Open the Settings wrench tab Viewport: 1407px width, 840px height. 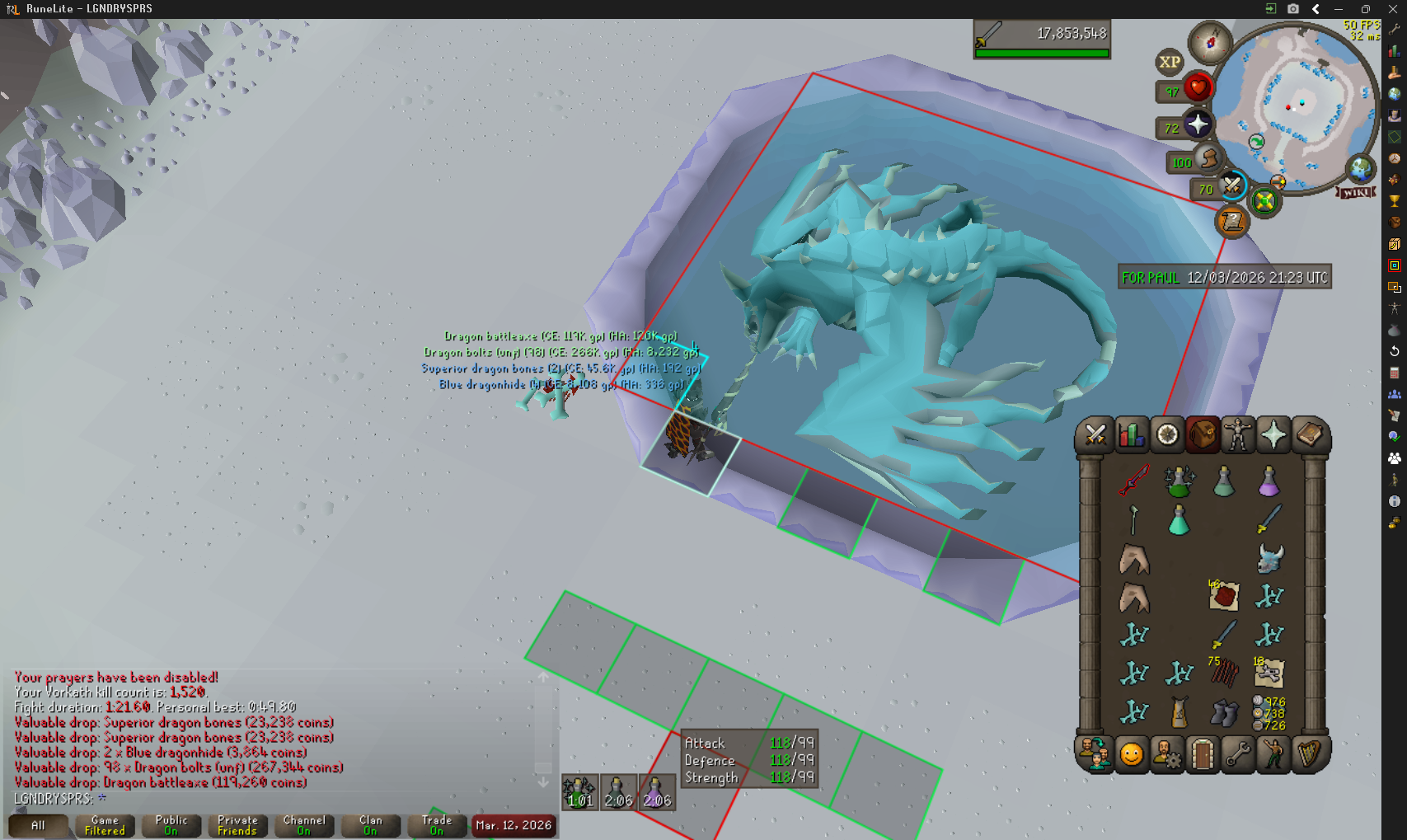click(1237, 754)
